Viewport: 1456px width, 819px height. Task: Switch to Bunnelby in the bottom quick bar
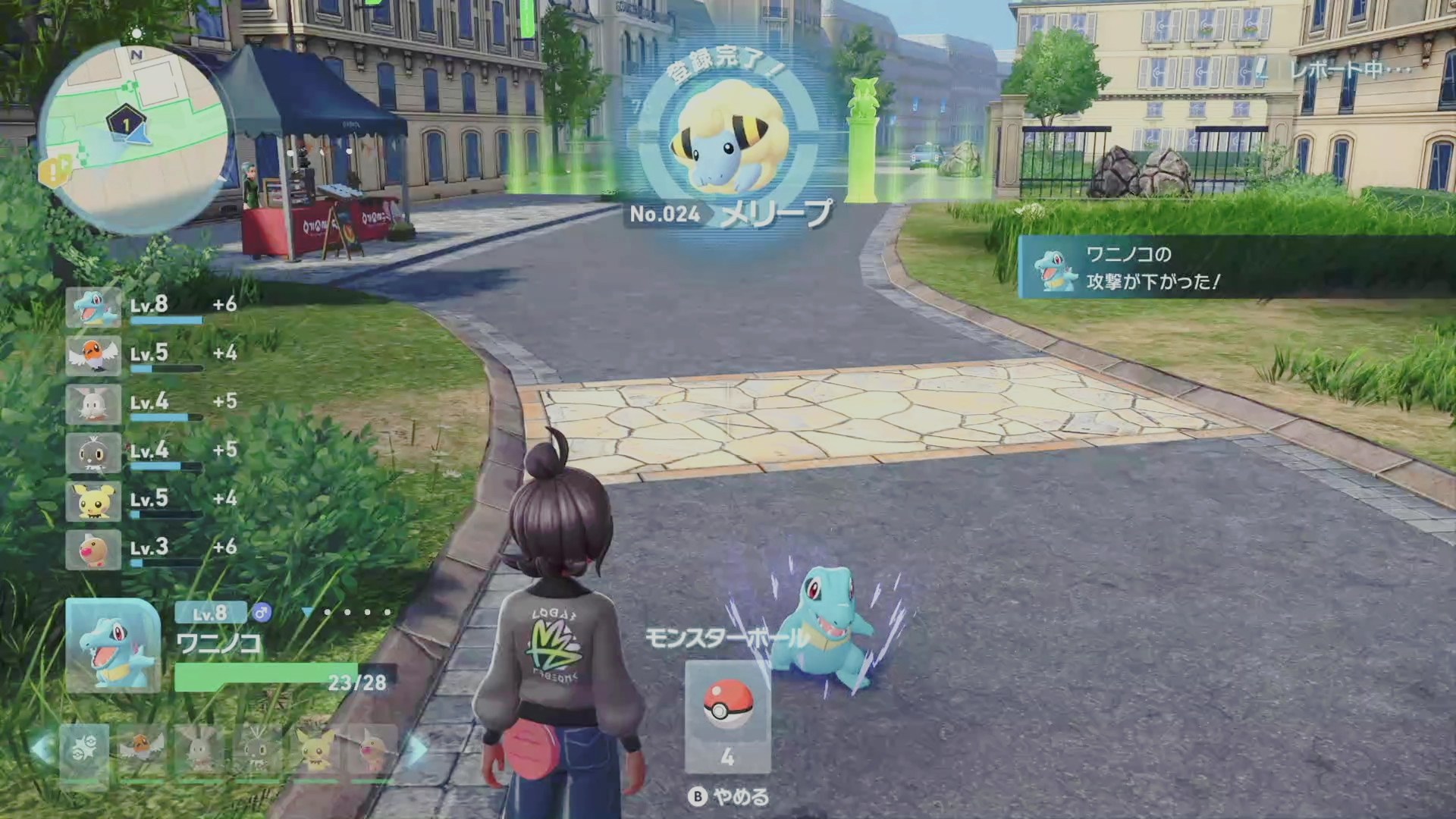(199, 751)
